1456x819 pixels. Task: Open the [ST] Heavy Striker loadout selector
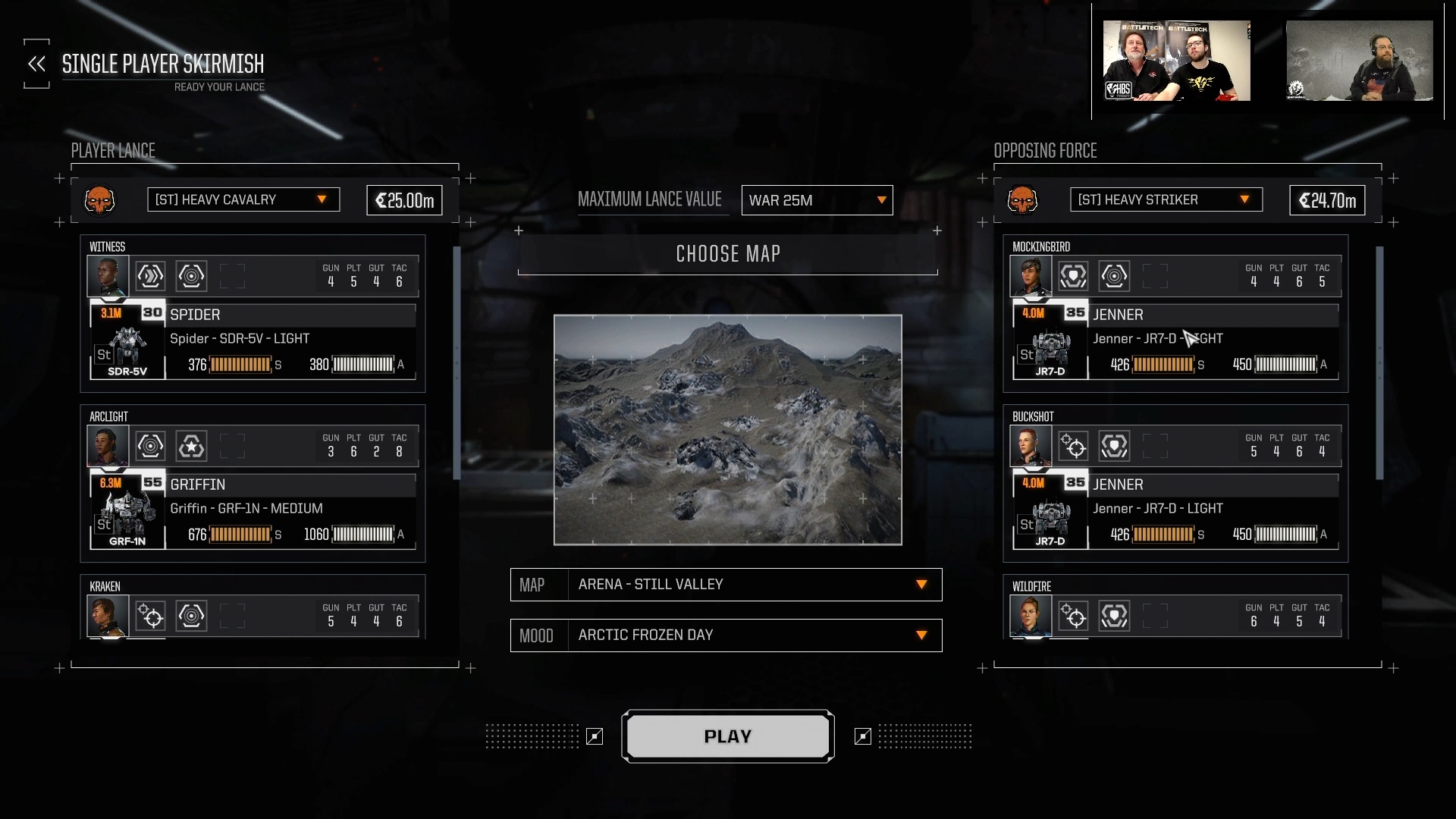pos(1166,199)
